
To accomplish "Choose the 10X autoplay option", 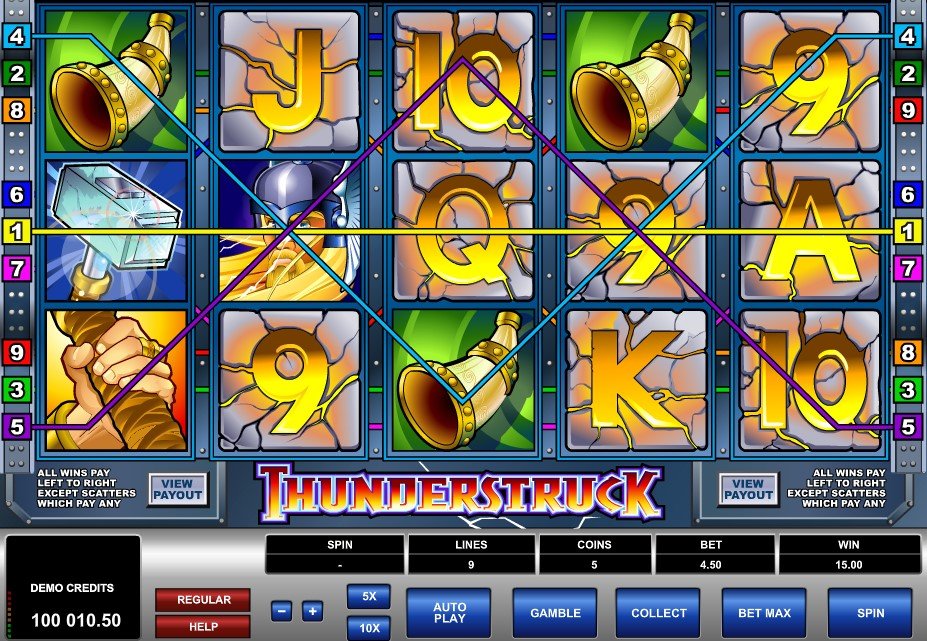I will pyautogui.click(x=368, y=627).
